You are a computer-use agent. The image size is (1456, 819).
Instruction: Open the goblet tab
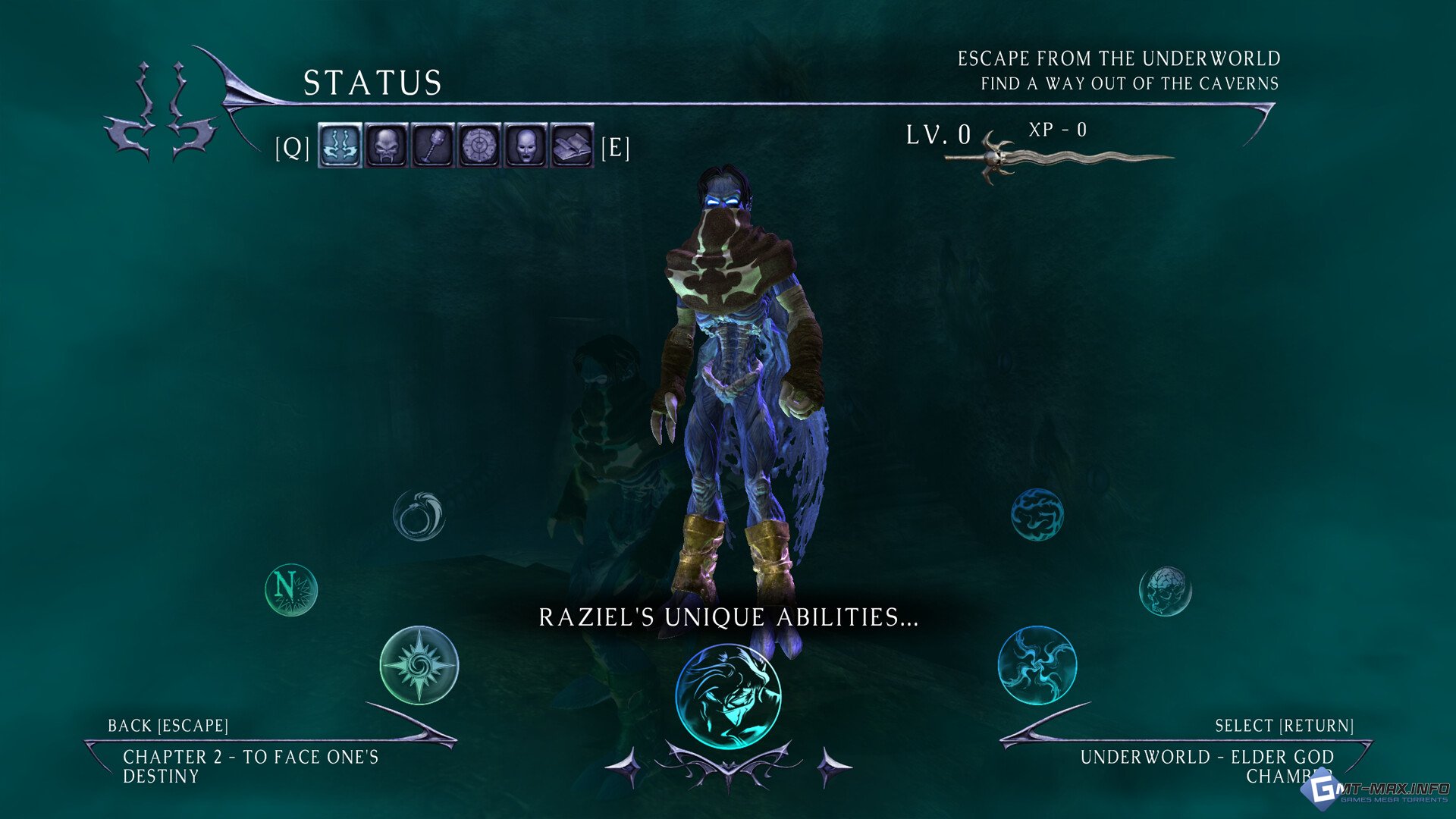click(x=433, y=145)
